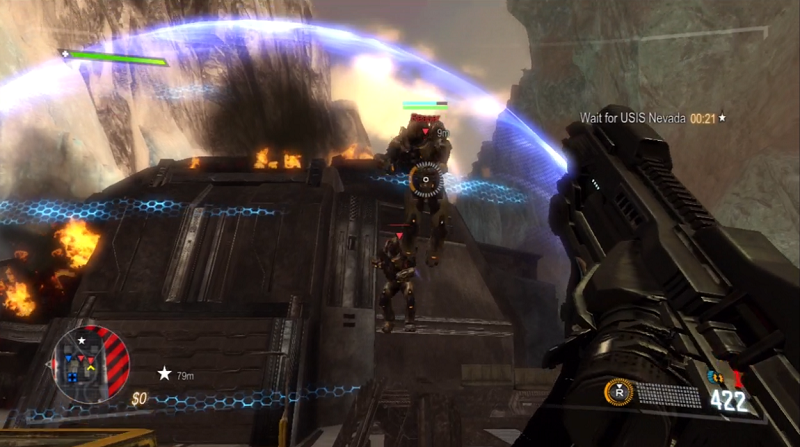
Task: Select the blue circular equipment icon above ammo
Action: [x=713, y=377]
